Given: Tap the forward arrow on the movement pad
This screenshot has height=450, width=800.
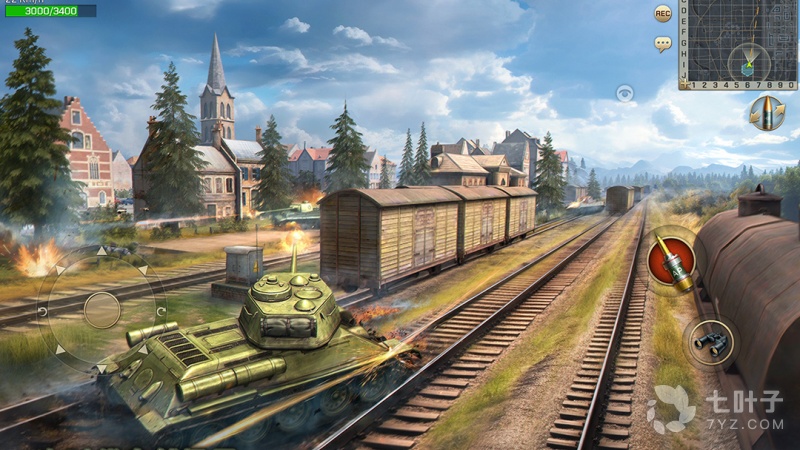Looking at the screenshot, I should [102, 251].
